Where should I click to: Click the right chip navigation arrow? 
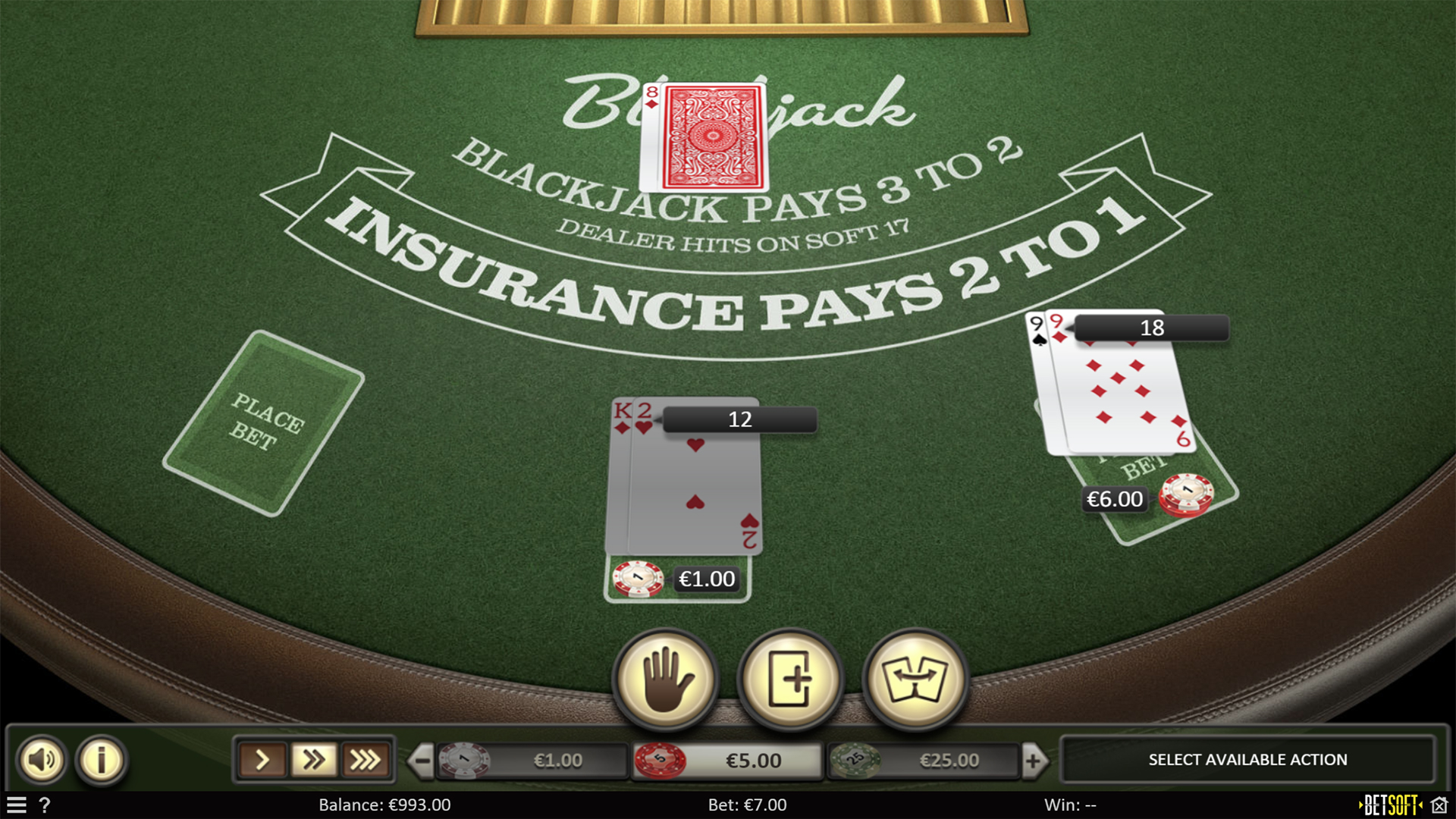[1034, 759]
